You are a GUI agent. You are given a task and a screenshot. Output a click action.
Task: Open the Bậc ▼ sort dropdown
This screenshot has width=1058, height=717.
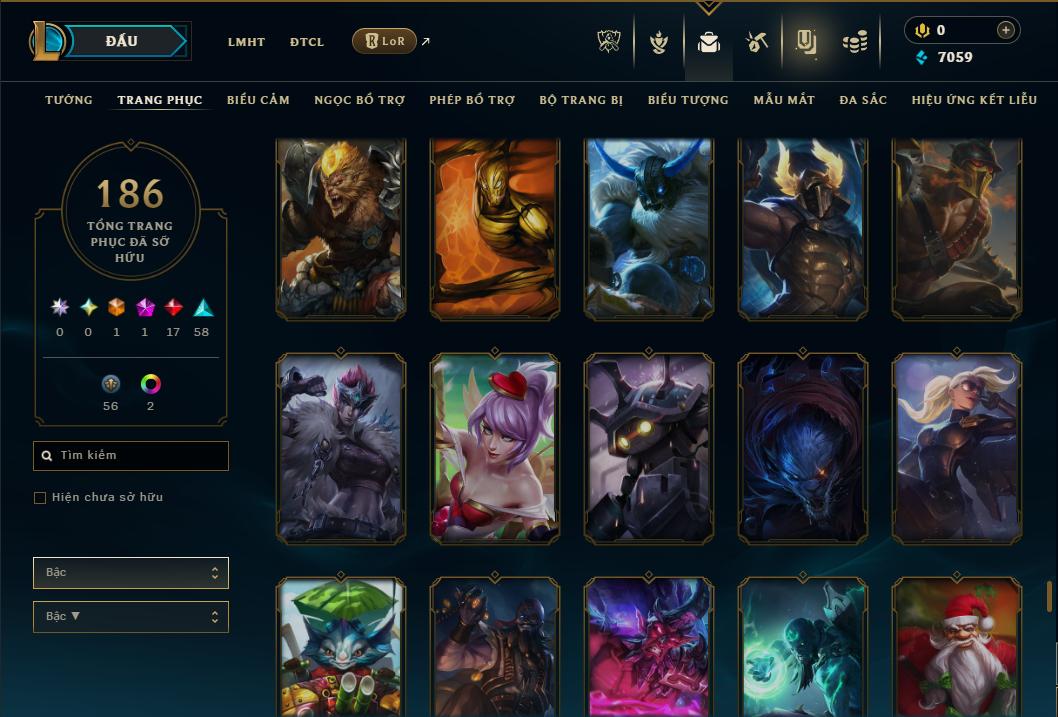(x=131, y=617)
